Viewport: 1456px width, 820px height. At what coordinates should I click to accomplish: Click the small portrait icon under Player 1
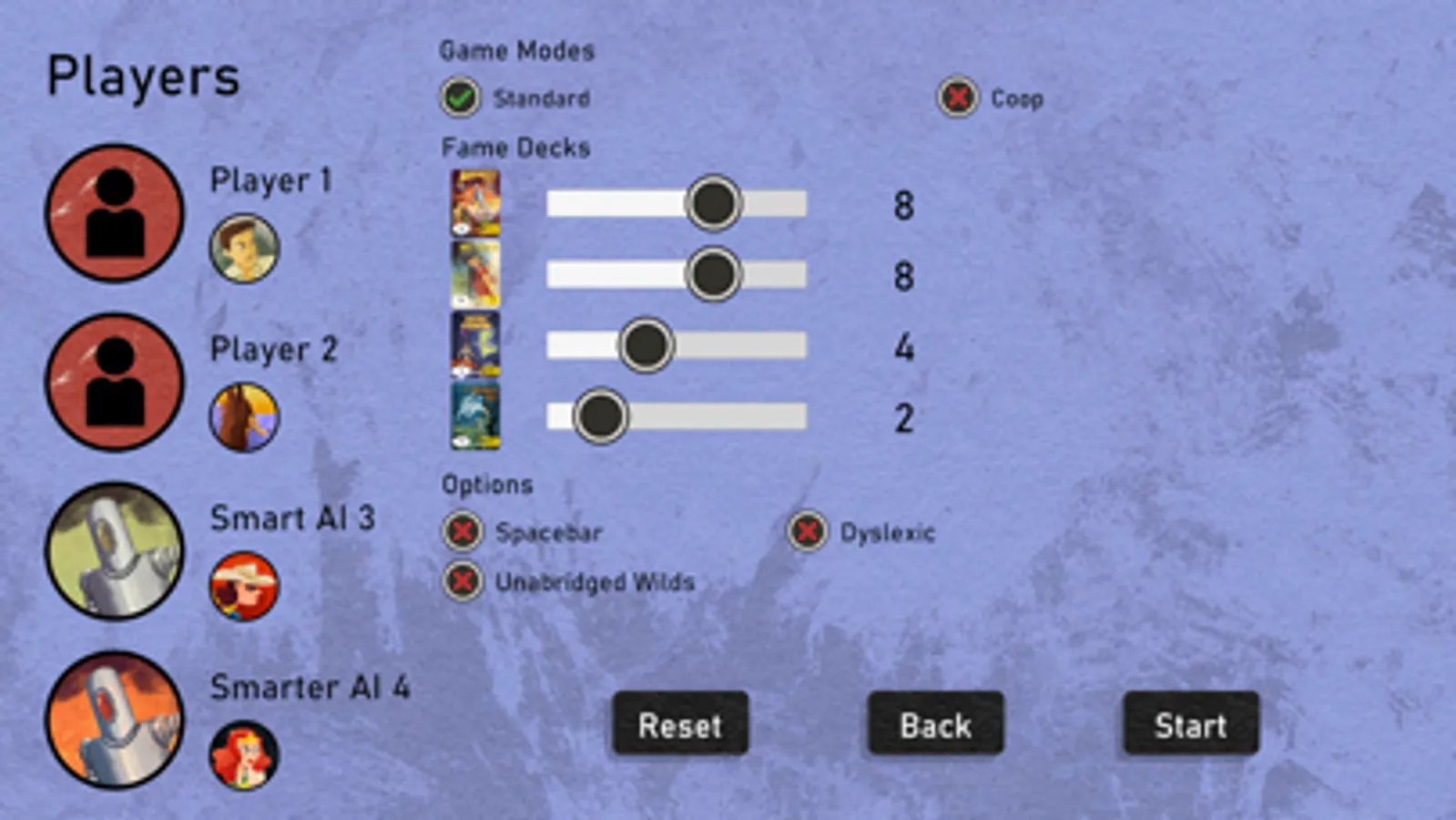[244, 250]
